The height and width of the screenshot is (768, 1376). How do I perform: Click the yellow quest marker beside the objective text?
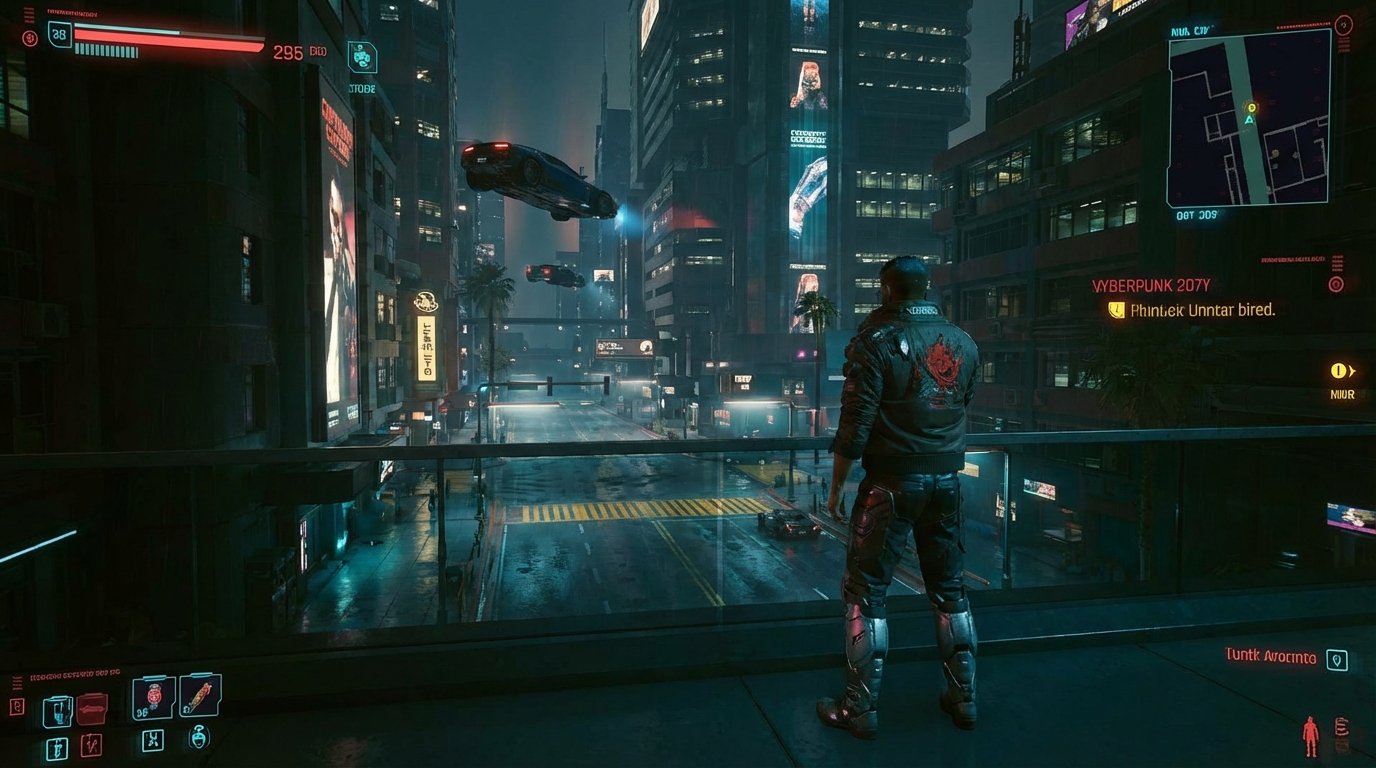tap(1116, 311)
